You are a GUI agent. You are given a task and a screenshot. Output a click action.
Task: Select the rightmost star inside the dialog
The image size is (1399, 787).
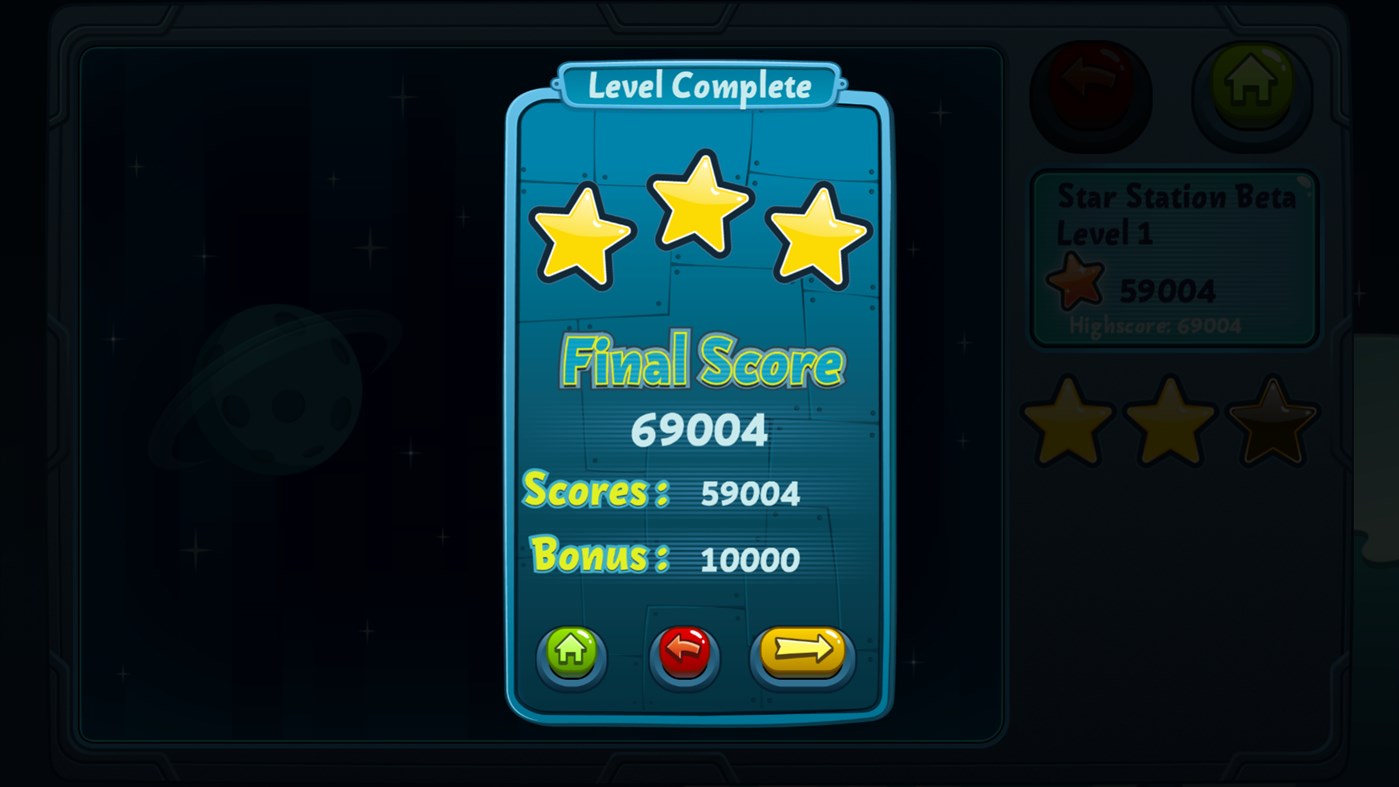pyautogui.click(x=818, y=235)
